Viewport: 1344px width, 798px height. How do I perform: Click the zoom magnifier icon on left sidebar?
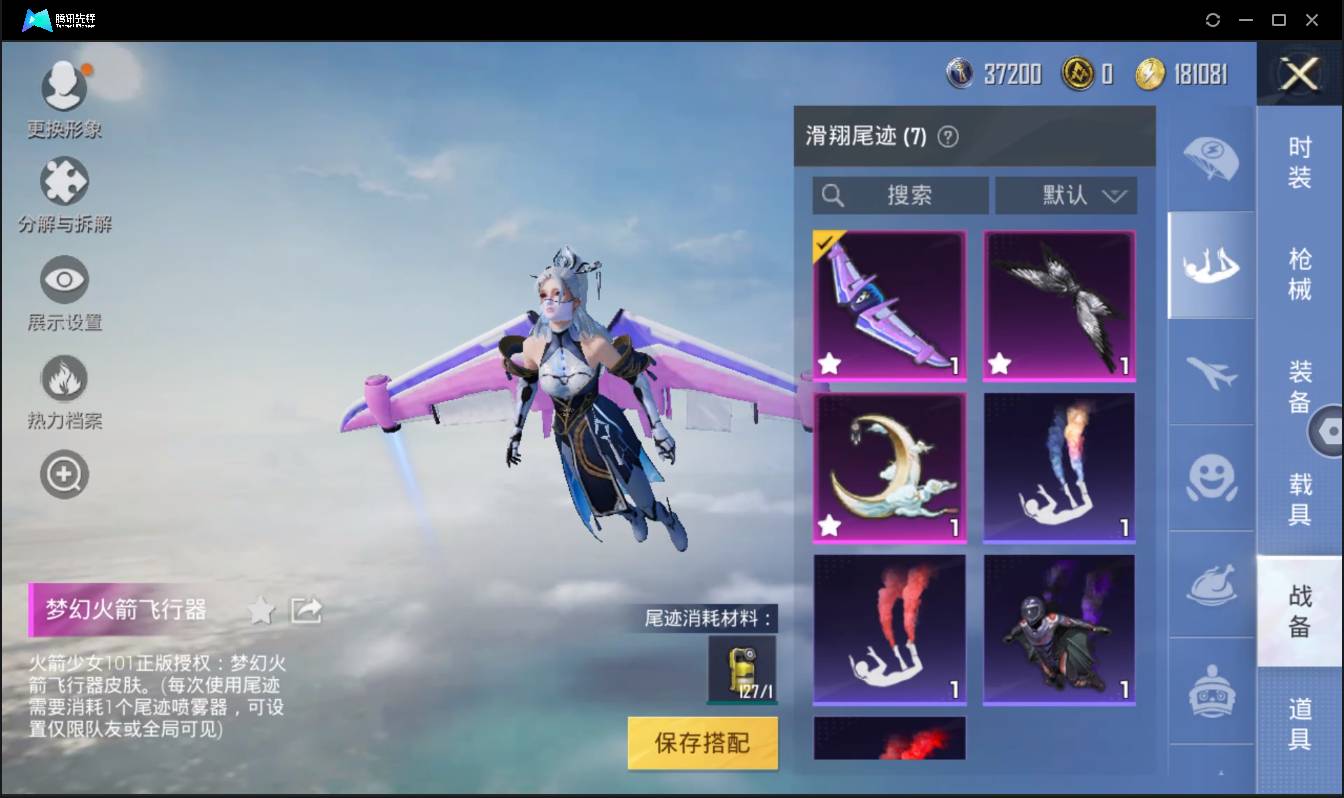(x=64, y=474)
